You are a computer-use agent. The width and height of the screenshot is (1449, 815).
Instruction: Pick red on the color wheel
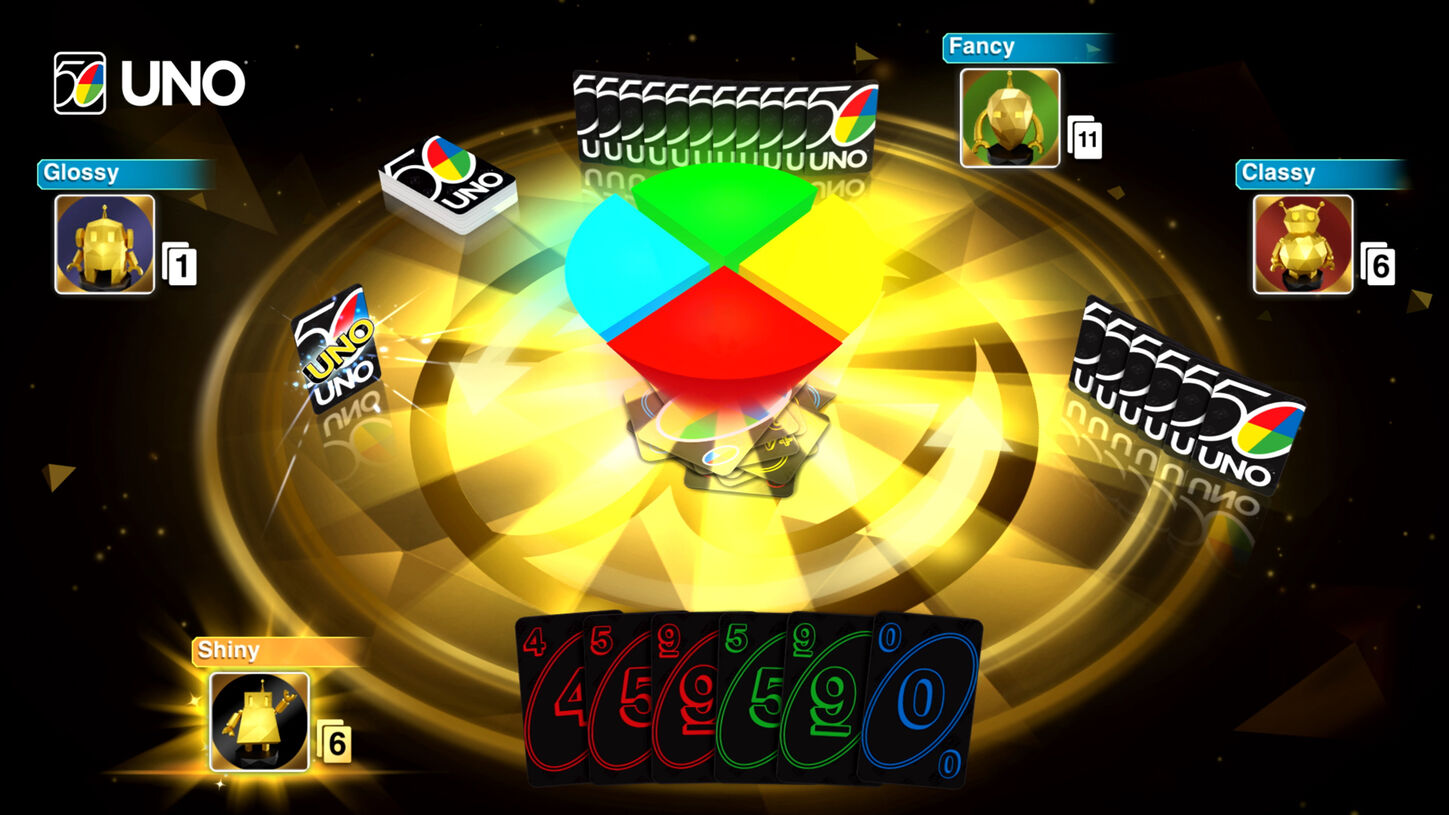720,330
